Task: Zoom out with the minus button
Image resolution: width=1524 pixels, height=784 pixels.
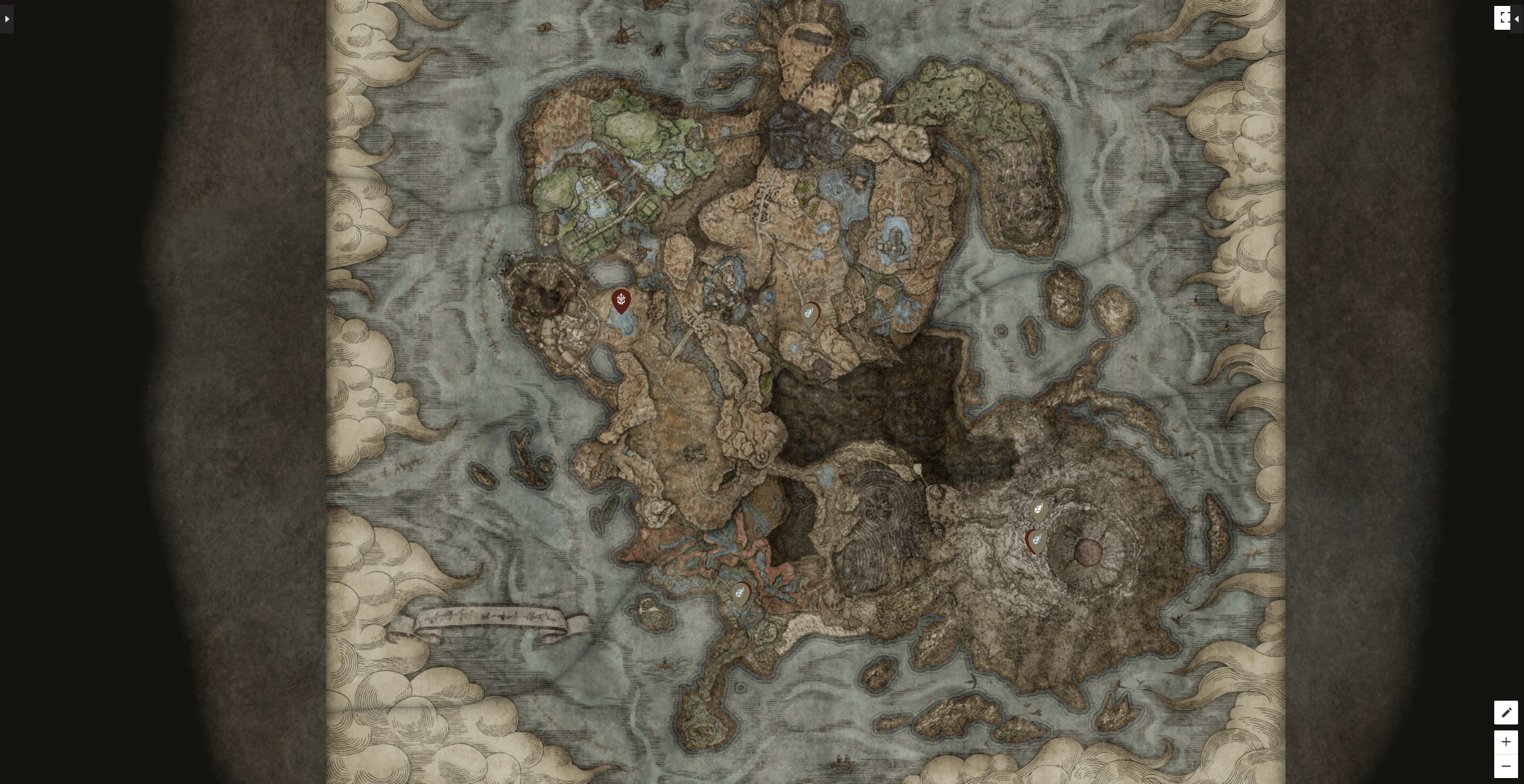Action: point(1507,767)
